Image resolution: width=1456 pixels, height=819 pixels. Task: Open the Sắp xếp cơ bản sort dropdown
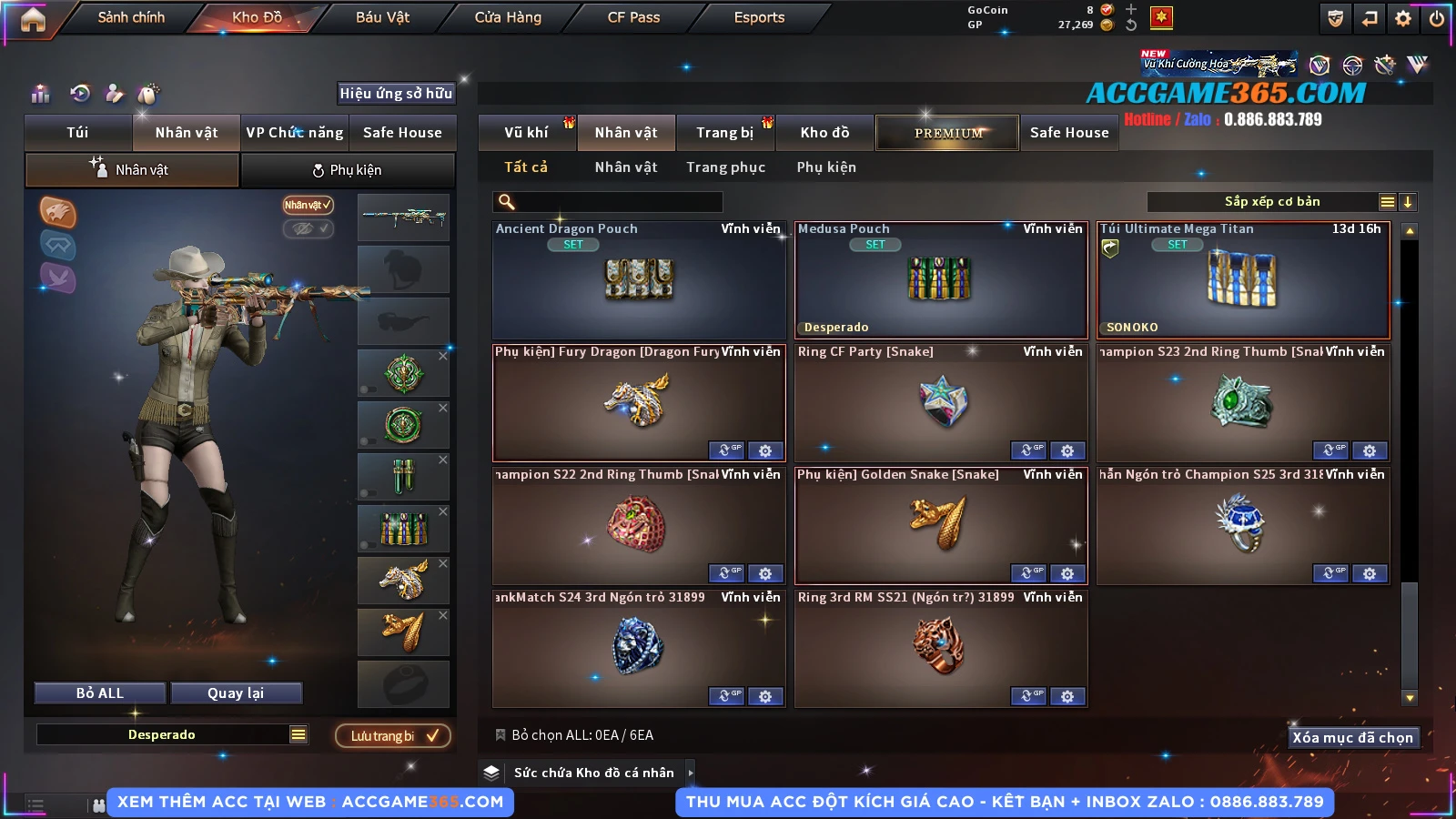[x=1271, y=202]
